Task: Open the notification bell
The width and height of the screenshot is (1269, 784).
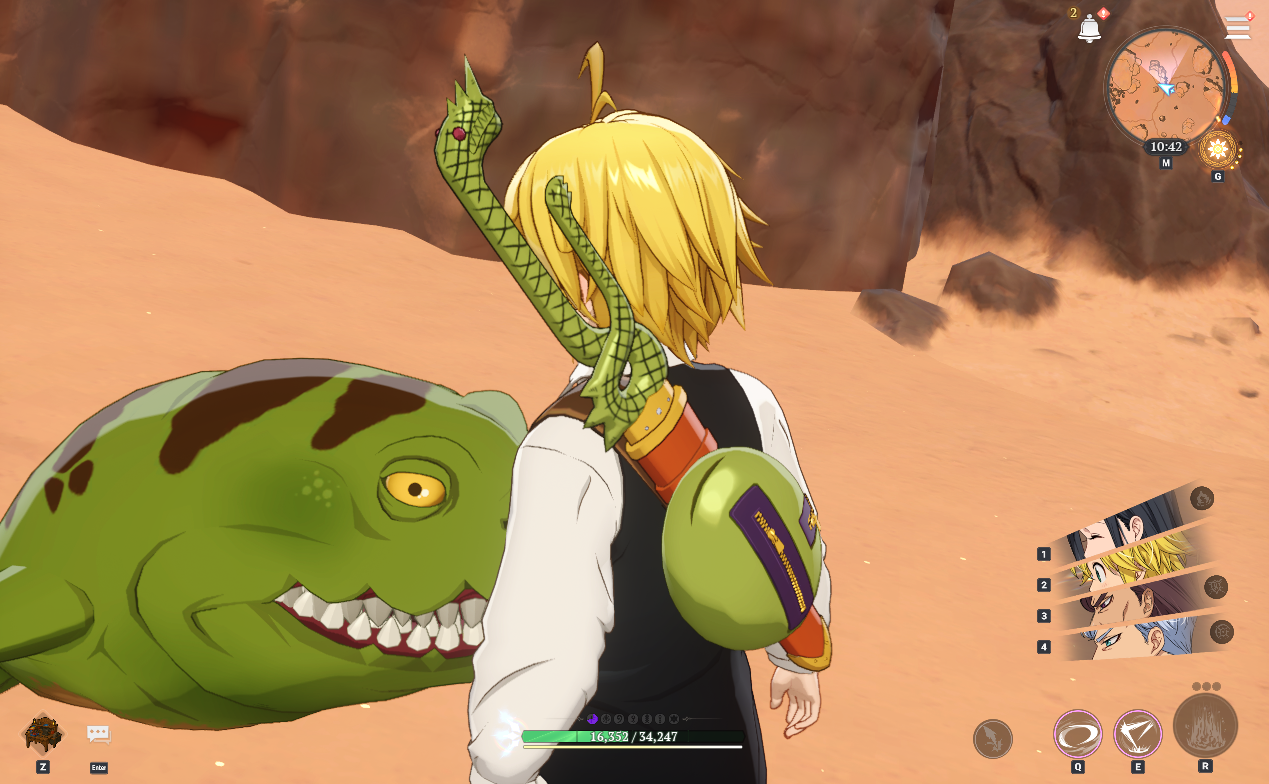Action: click(1089, 29)
